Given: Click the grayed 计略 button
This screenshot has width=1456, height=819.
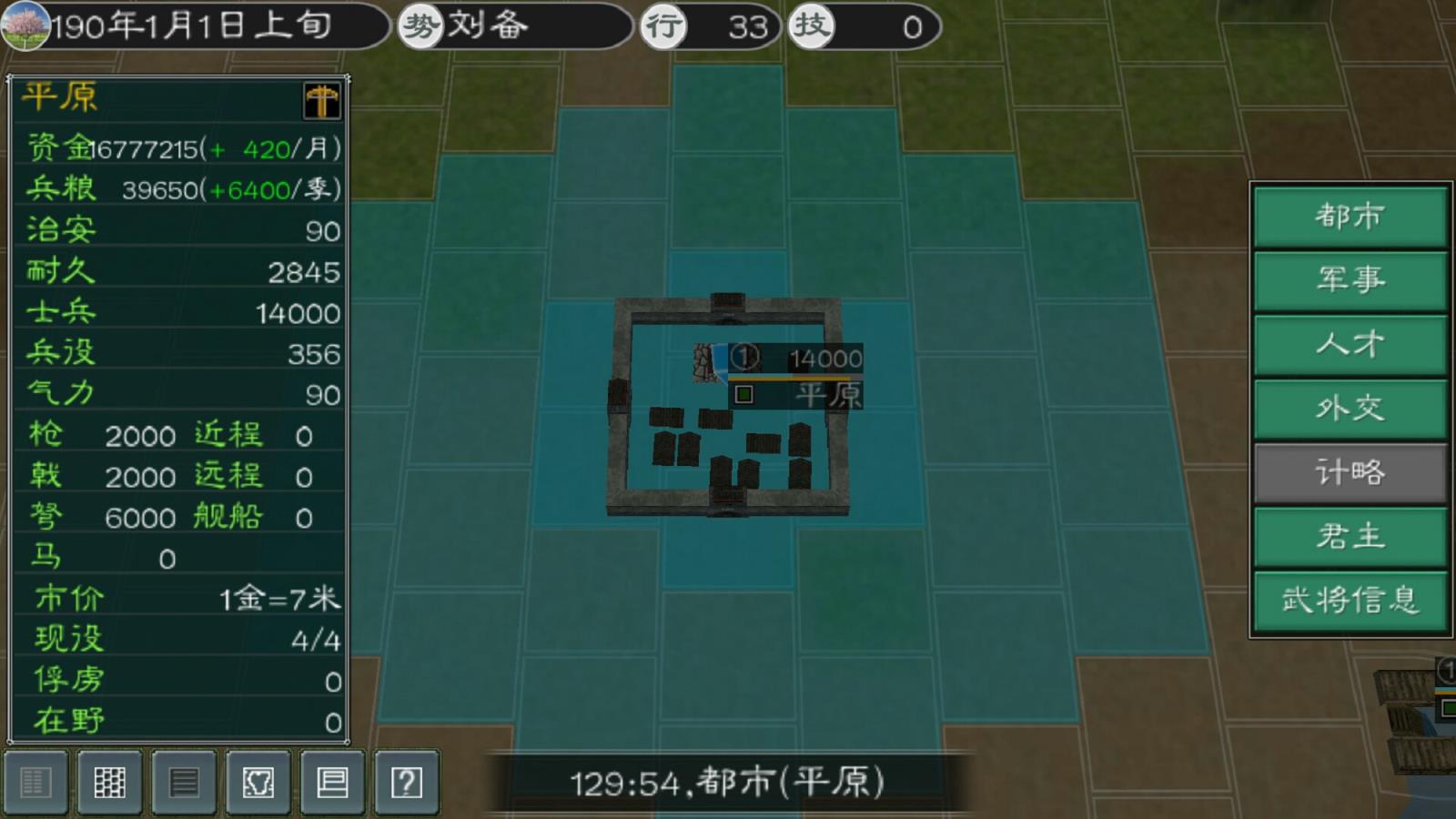Looking at the screenshot, I should (x=1349, y=473).
